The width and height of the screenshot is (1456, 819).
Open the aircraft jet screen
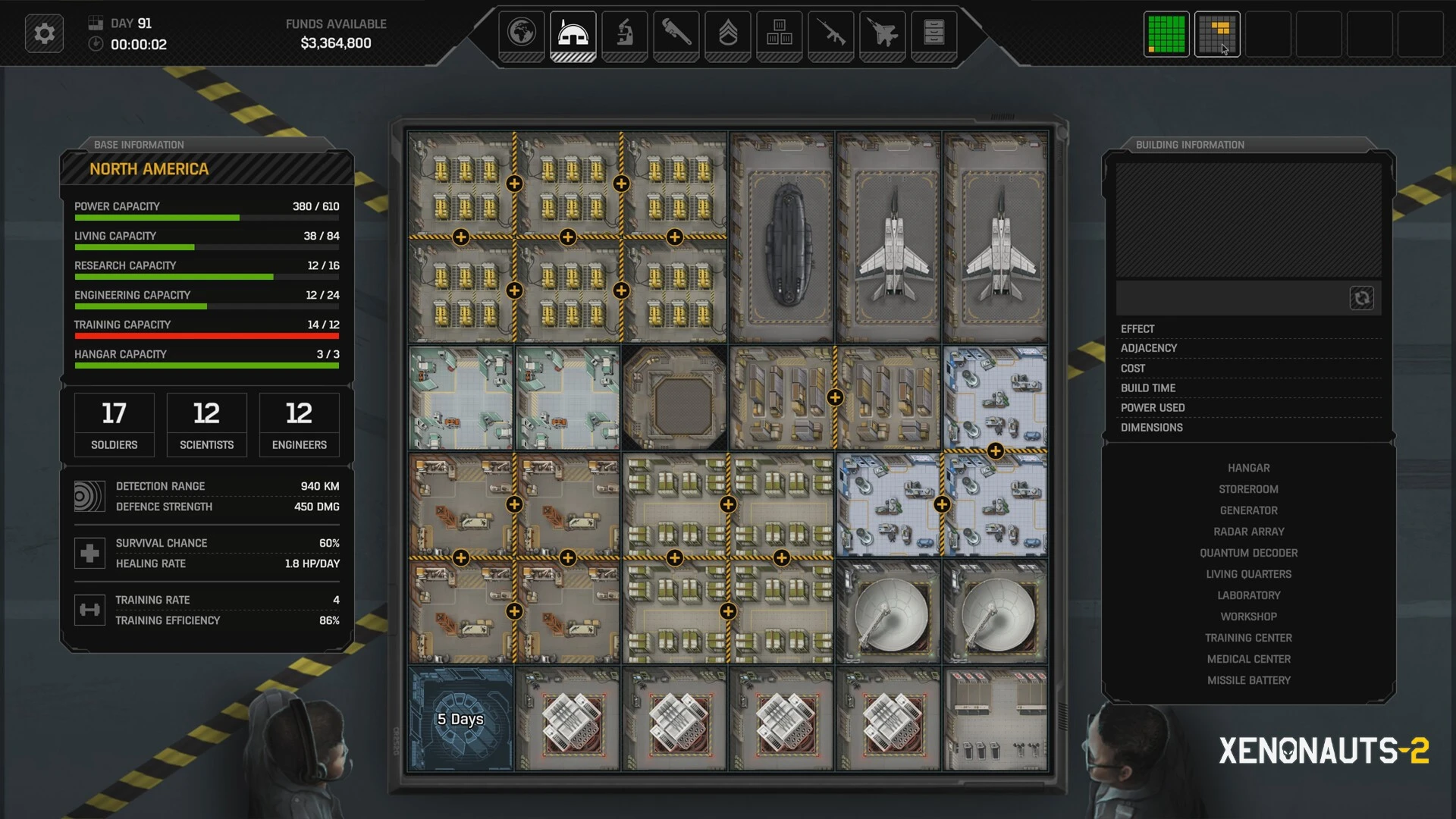(882, 33)
